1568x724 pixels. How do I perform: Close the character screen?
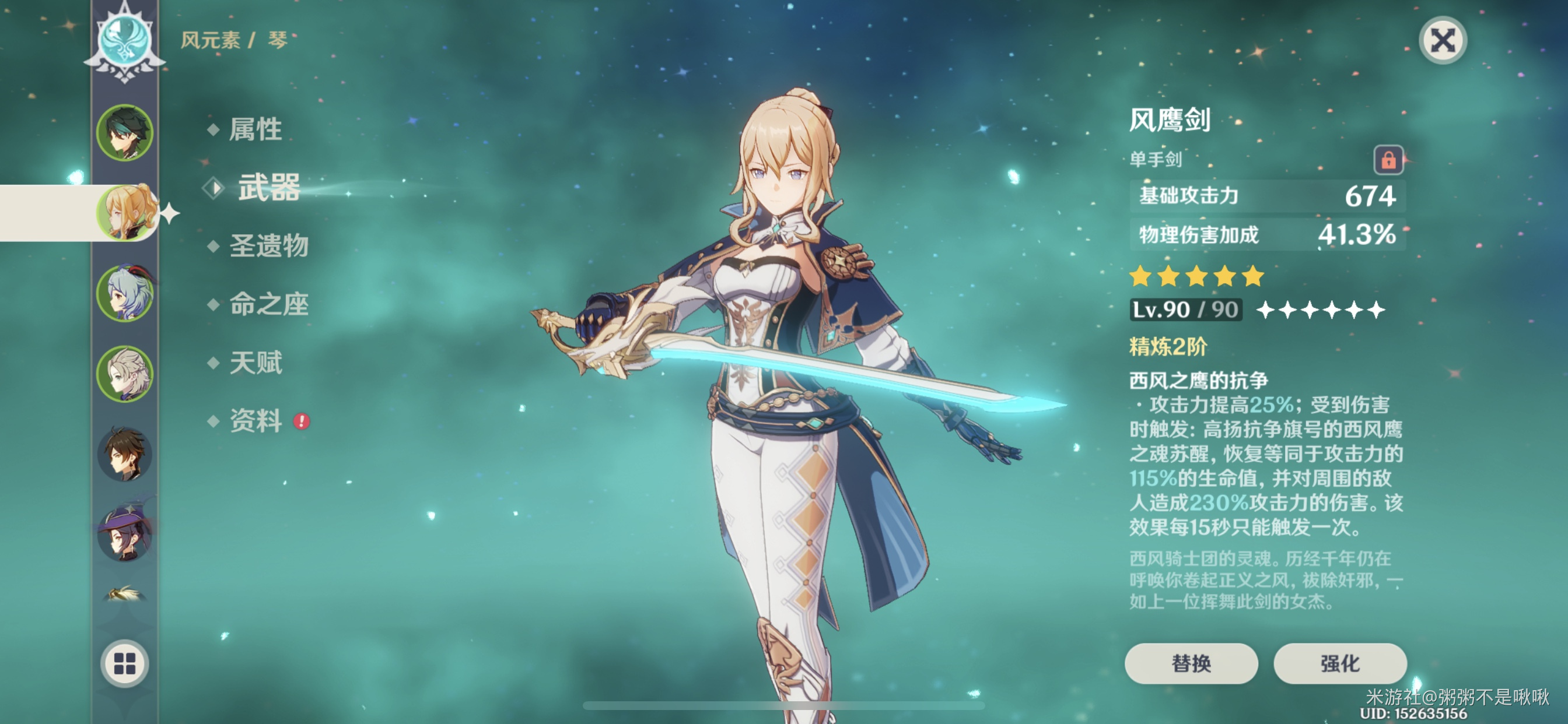(x=1443, y=41)
